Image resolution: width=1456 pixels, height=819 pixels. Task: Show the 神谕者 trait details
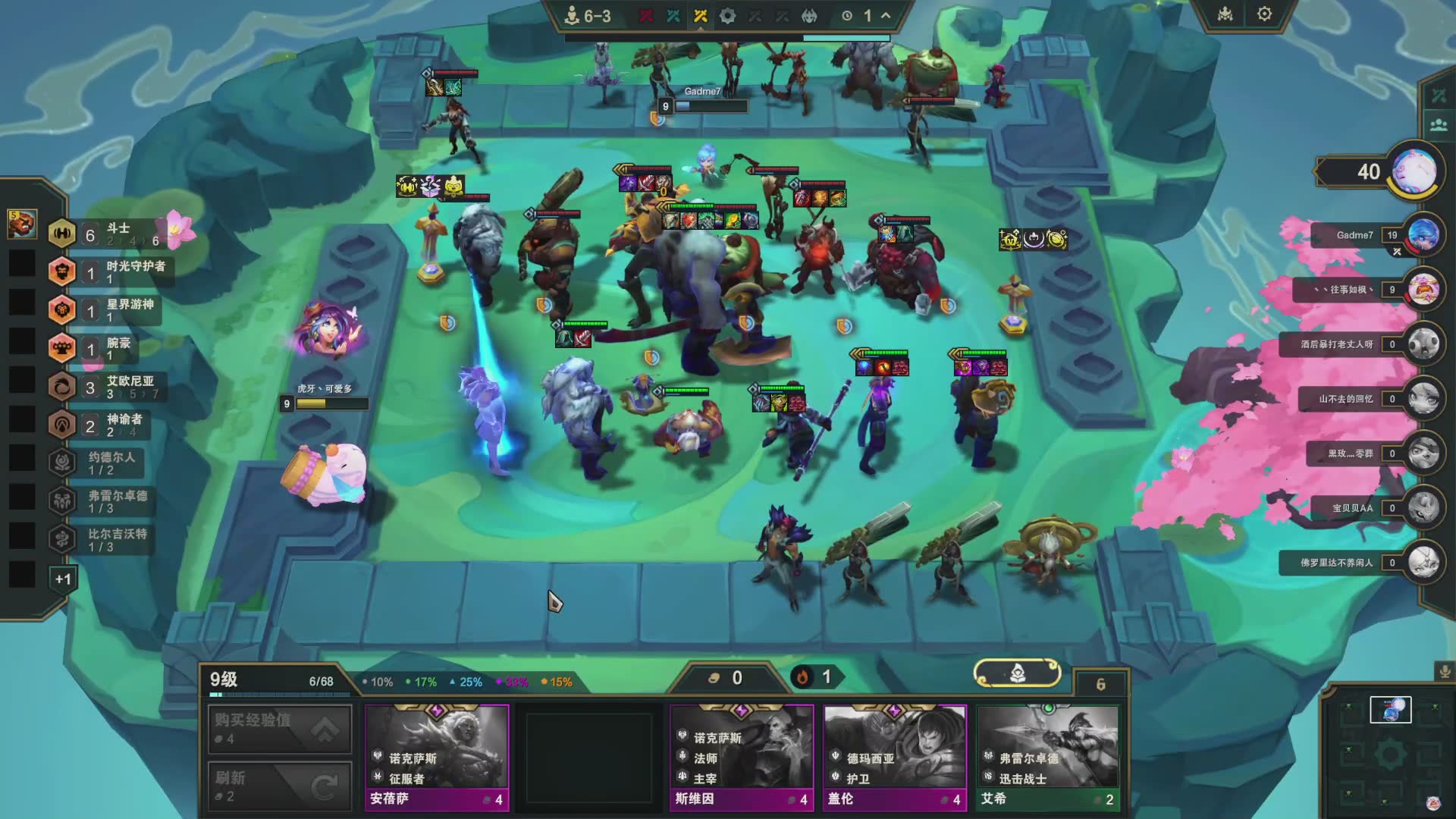106,425
